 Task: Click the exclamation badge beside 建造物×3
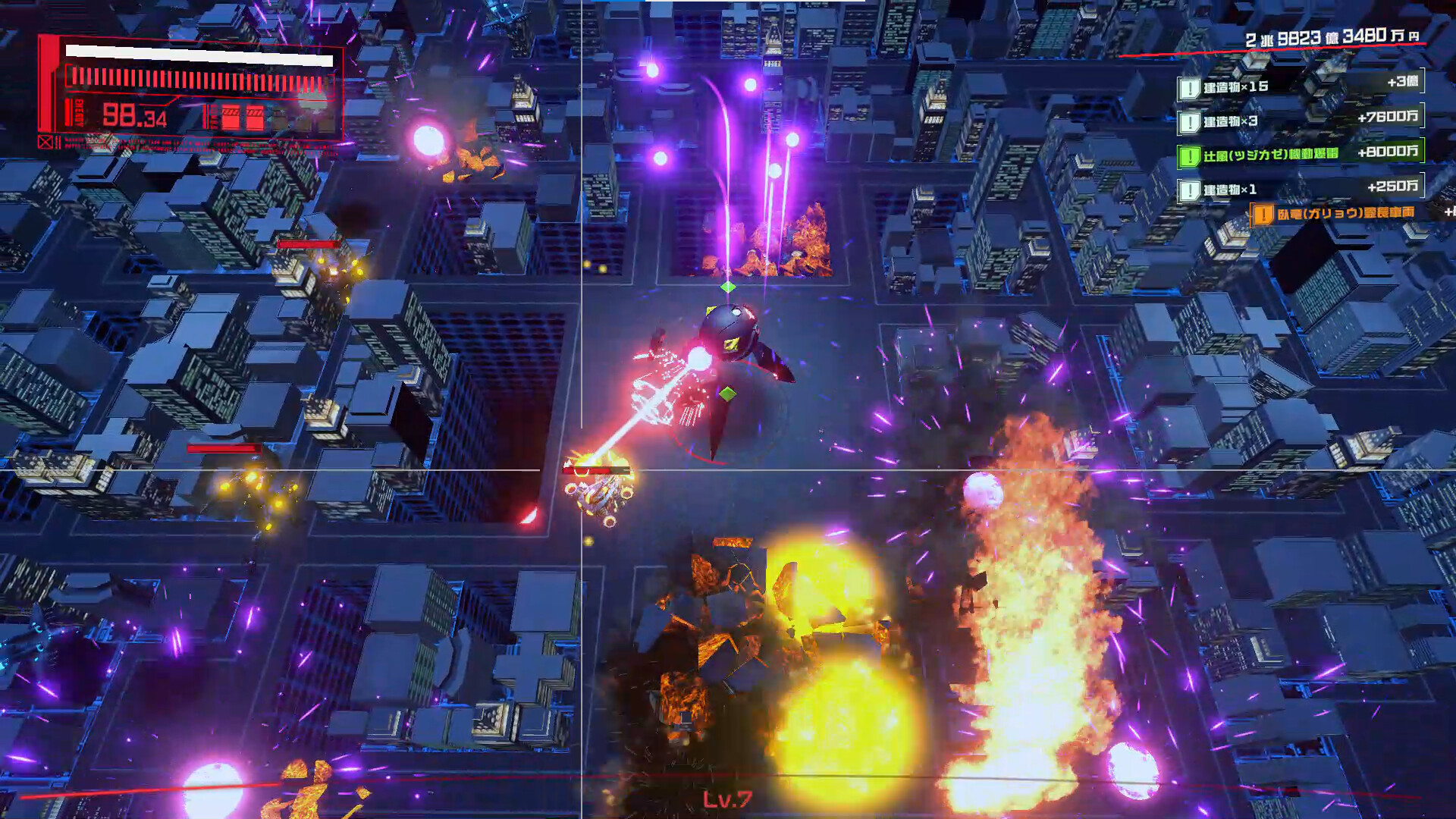1191,122
